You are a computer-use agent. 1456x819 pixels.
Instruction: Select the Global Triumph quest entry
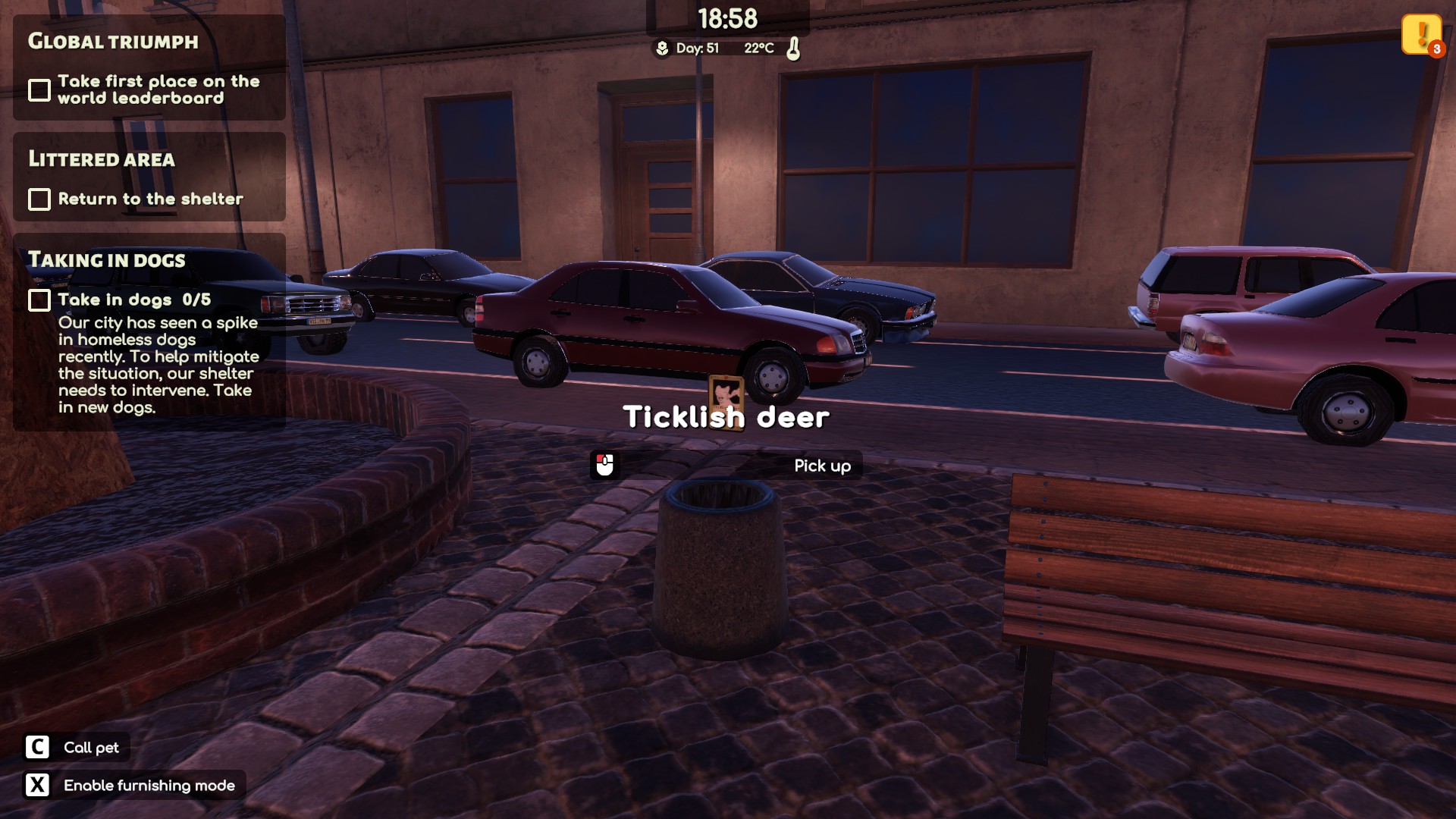[149, 67]
